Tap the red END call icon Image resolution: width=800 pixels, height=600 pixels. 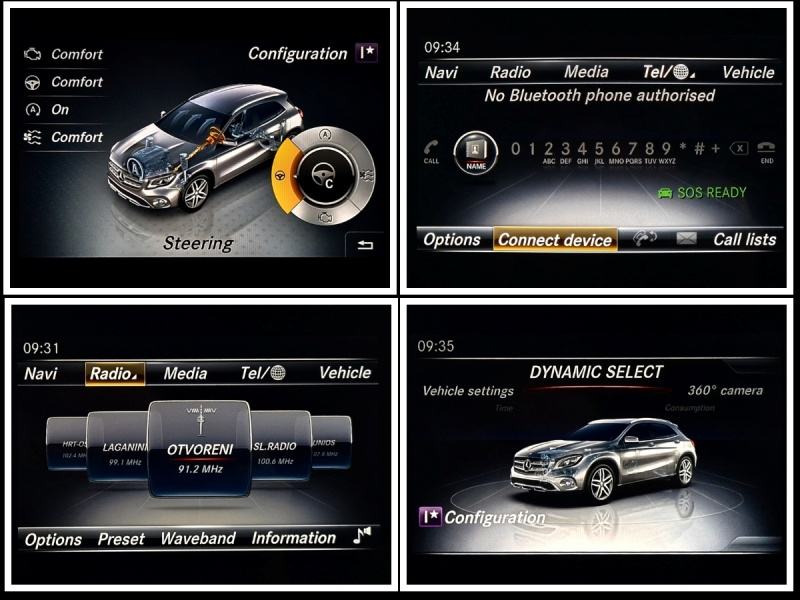[x=767, y=149]
